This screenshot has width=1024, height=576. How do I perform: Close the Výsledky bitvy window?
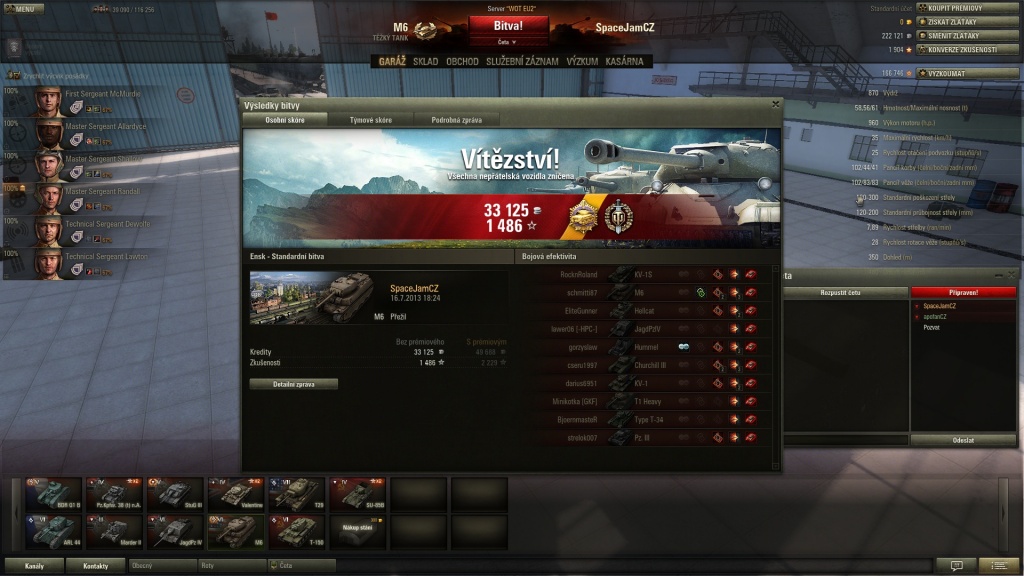(x=775, y=103)
